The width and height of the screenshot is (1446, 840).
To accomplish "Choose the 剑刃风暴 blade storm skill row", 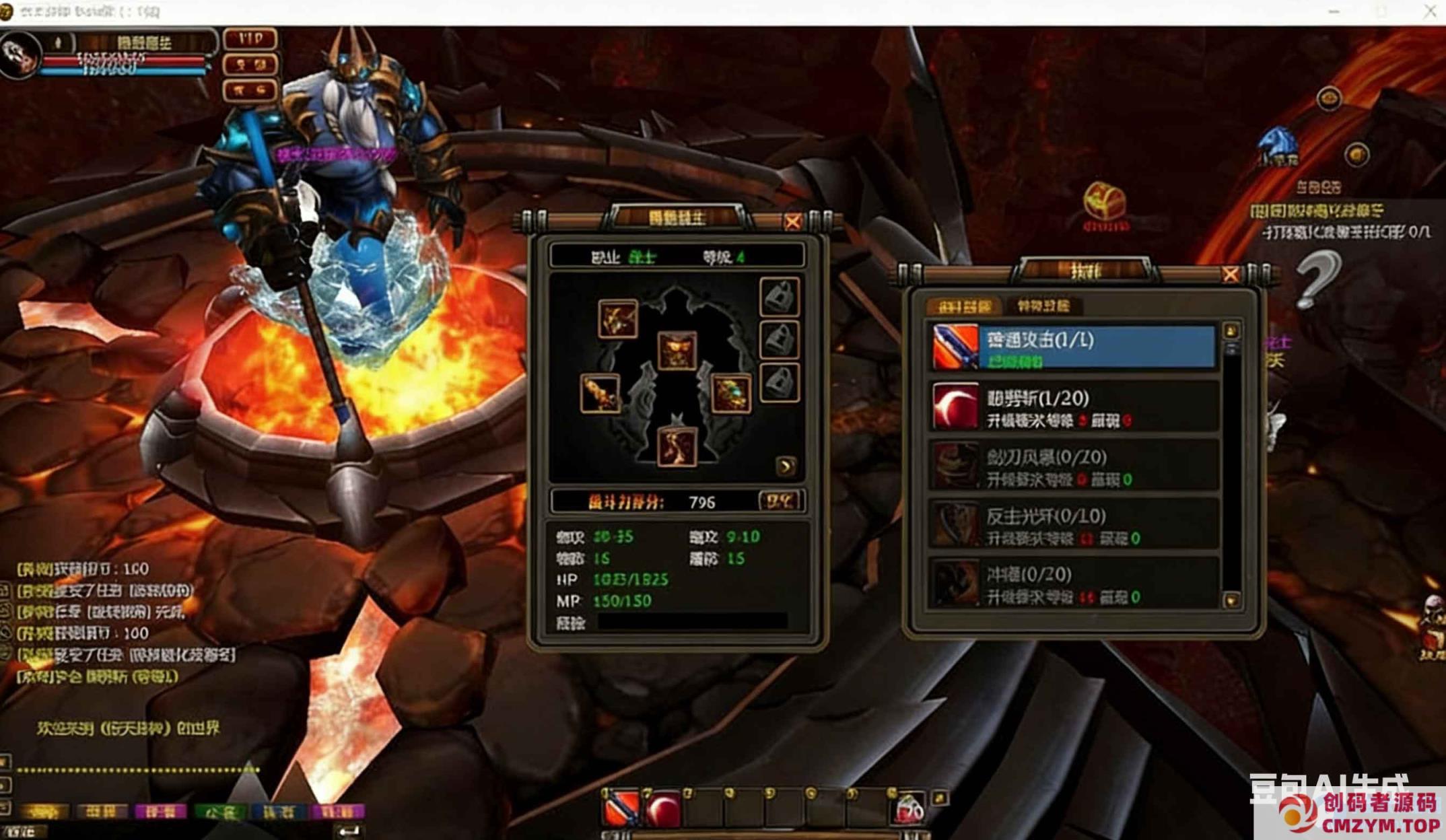I will click(x=1074, y=466).
